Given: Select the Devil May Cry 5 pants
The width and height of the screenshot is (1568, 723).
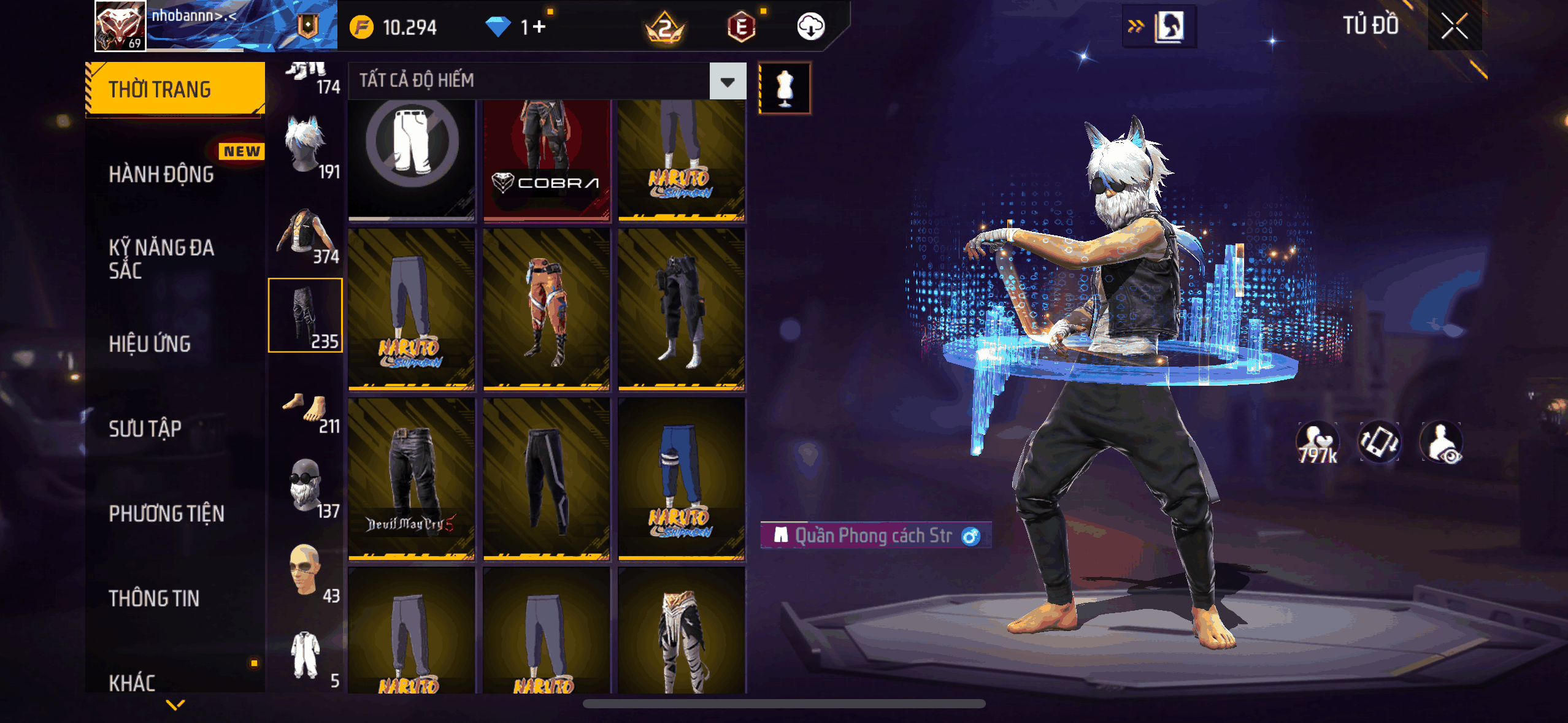Looking at the screenshot, I should (x=412, y=479).
